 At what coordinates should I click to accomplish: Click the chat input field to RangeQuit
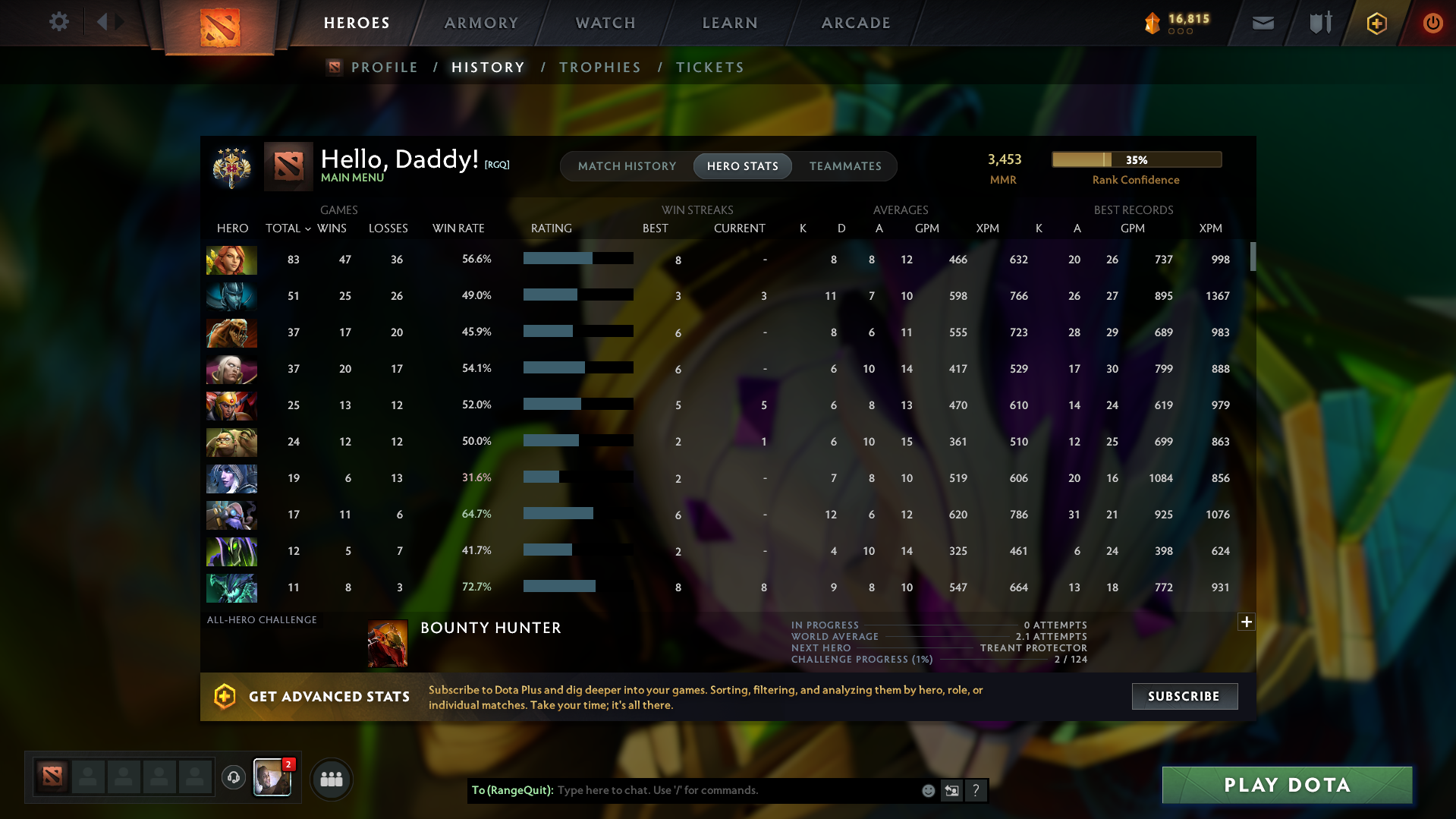coord(721,790)
